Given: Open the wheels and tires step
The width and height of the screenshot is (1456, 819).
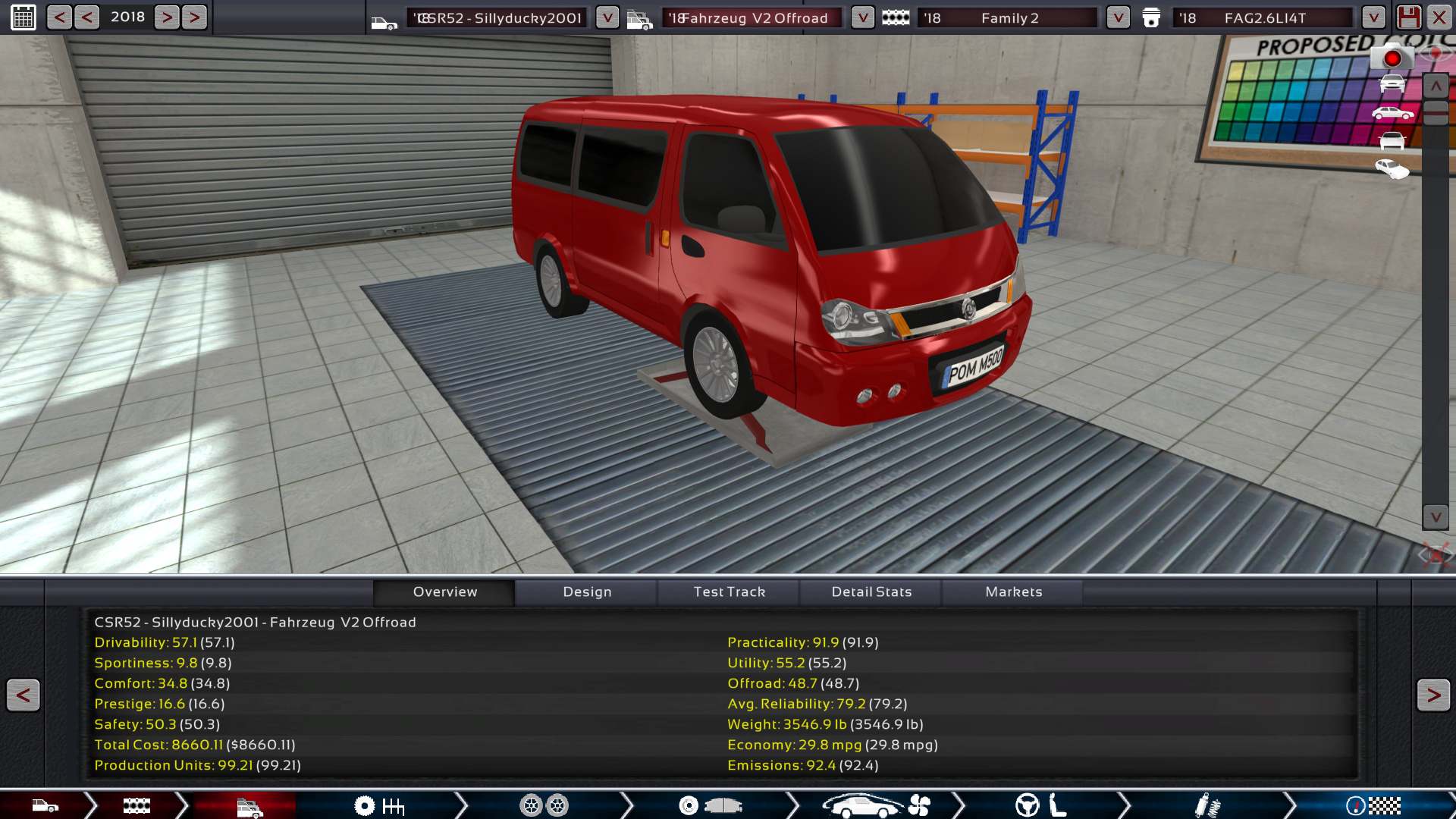Looking at the screenshot, I should tap(544, 805).
